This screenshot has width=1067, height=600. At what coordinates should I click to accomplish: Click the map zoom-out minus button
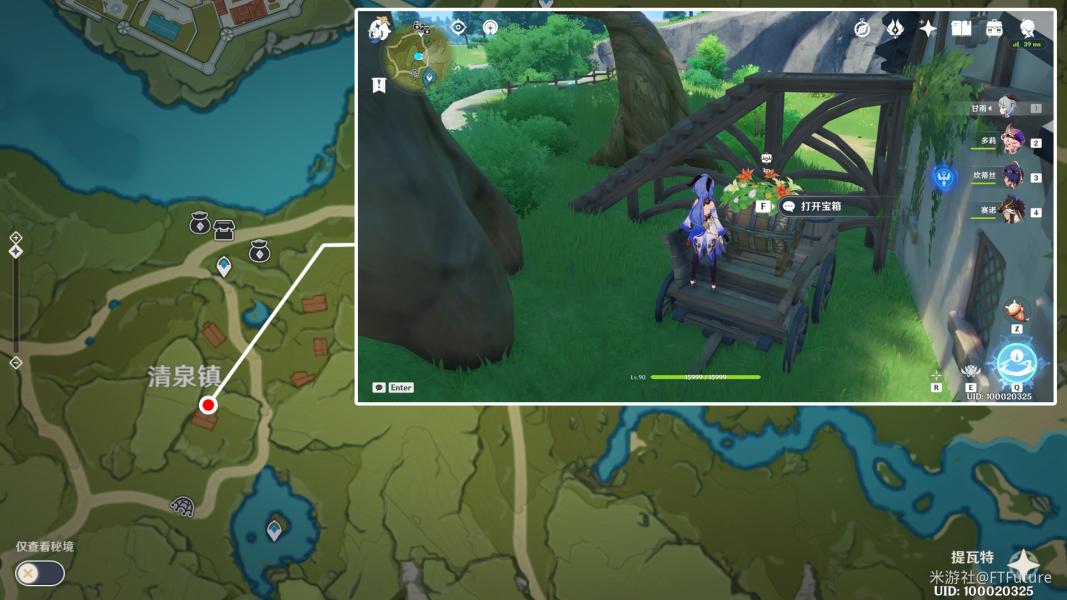click(16, 363)
